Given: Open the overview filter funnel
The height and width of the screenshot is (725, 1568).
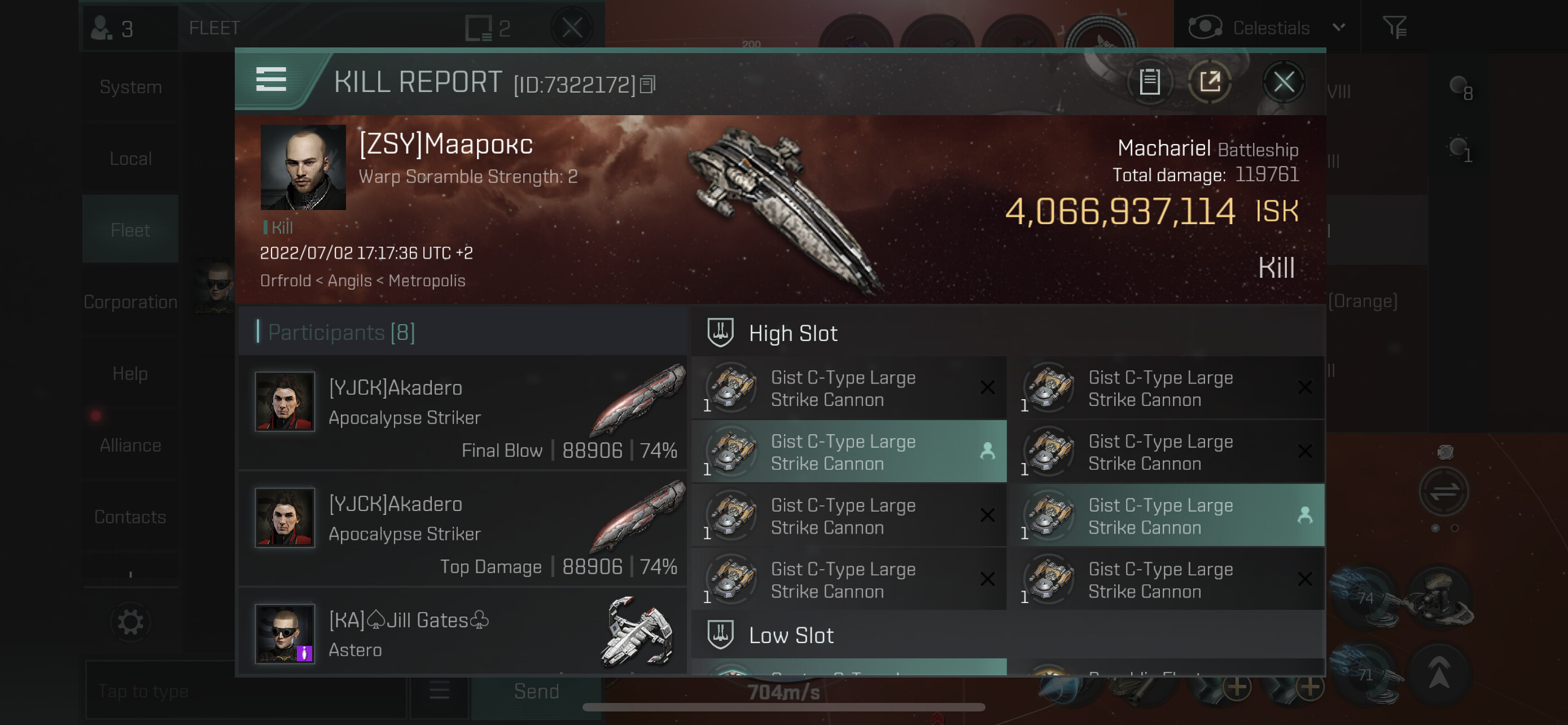Looking at the screenshot, I should (x=1394, y=28).
